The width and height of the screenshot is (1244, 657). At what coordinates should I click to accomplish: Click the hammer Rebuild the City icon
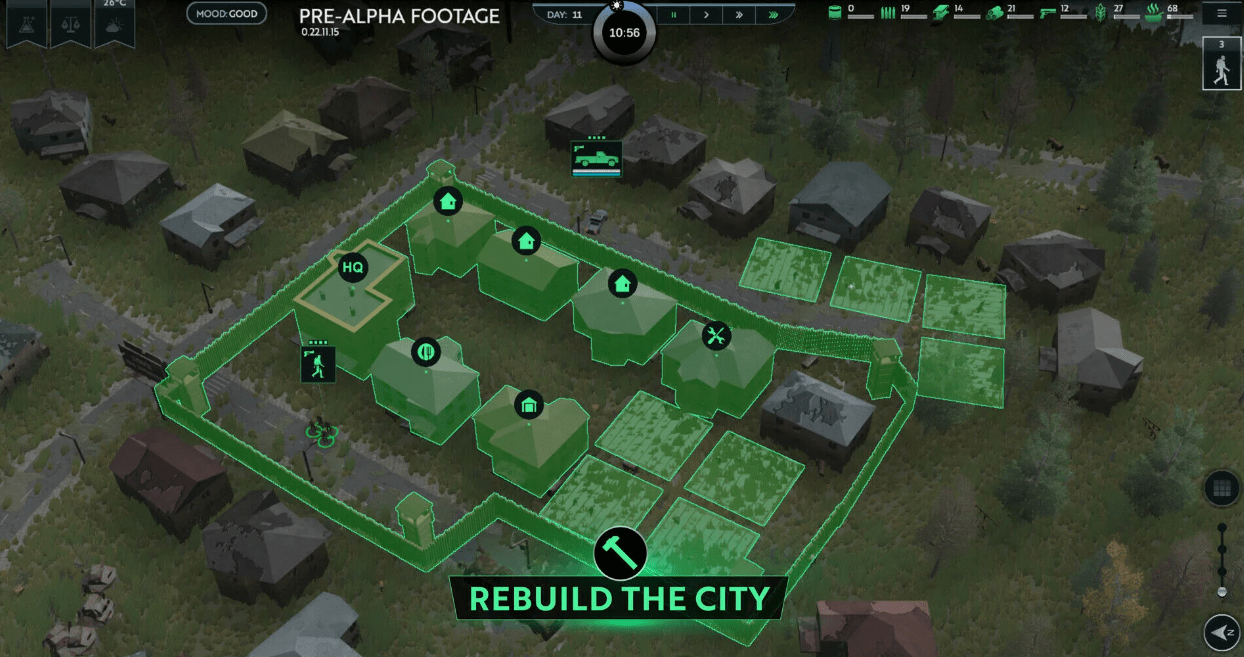[620, 552]
